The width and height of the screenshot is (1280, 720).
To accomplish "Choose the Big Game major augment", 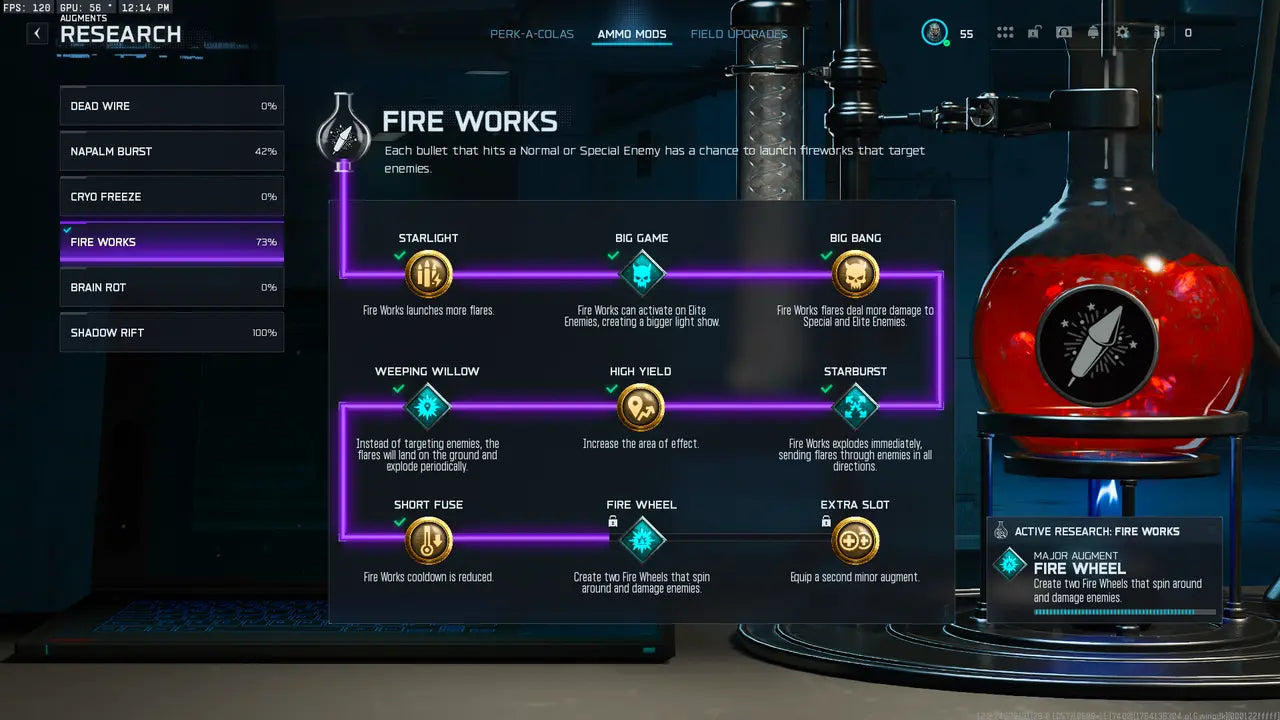I will pos(642,274).
